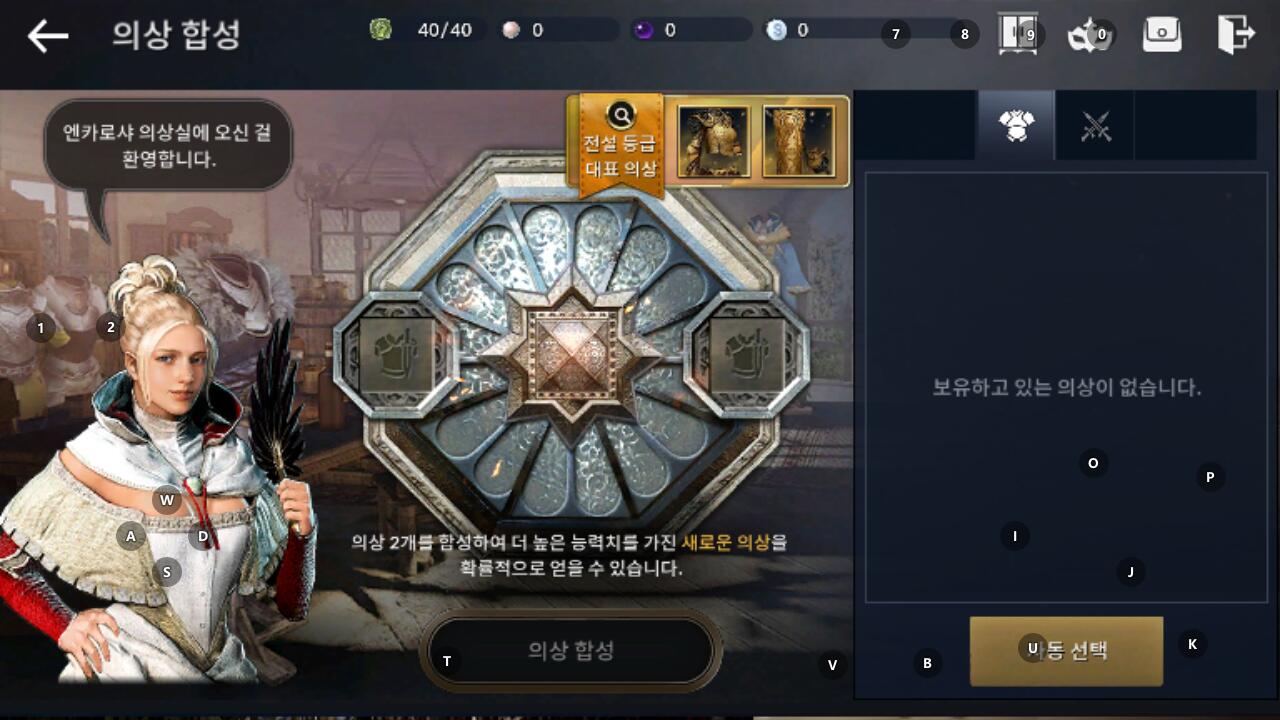The height and width of the screenshot is (720, 1280).
Task: Open the mask icon in top bar
Action: pos(1089,35)
